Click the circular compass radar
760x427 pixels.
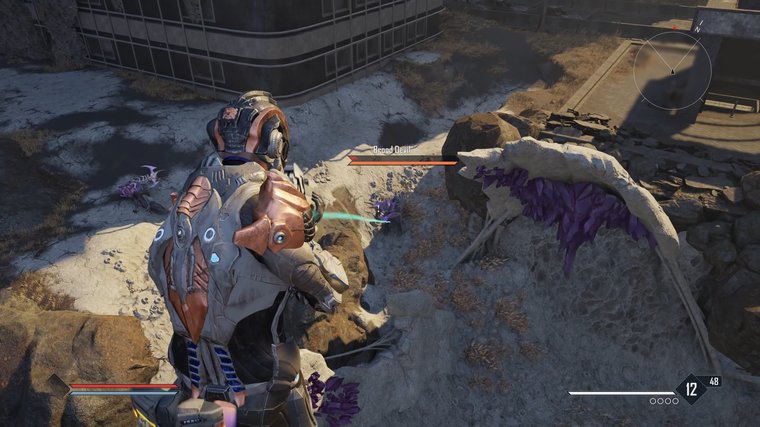tap(672, 70)
